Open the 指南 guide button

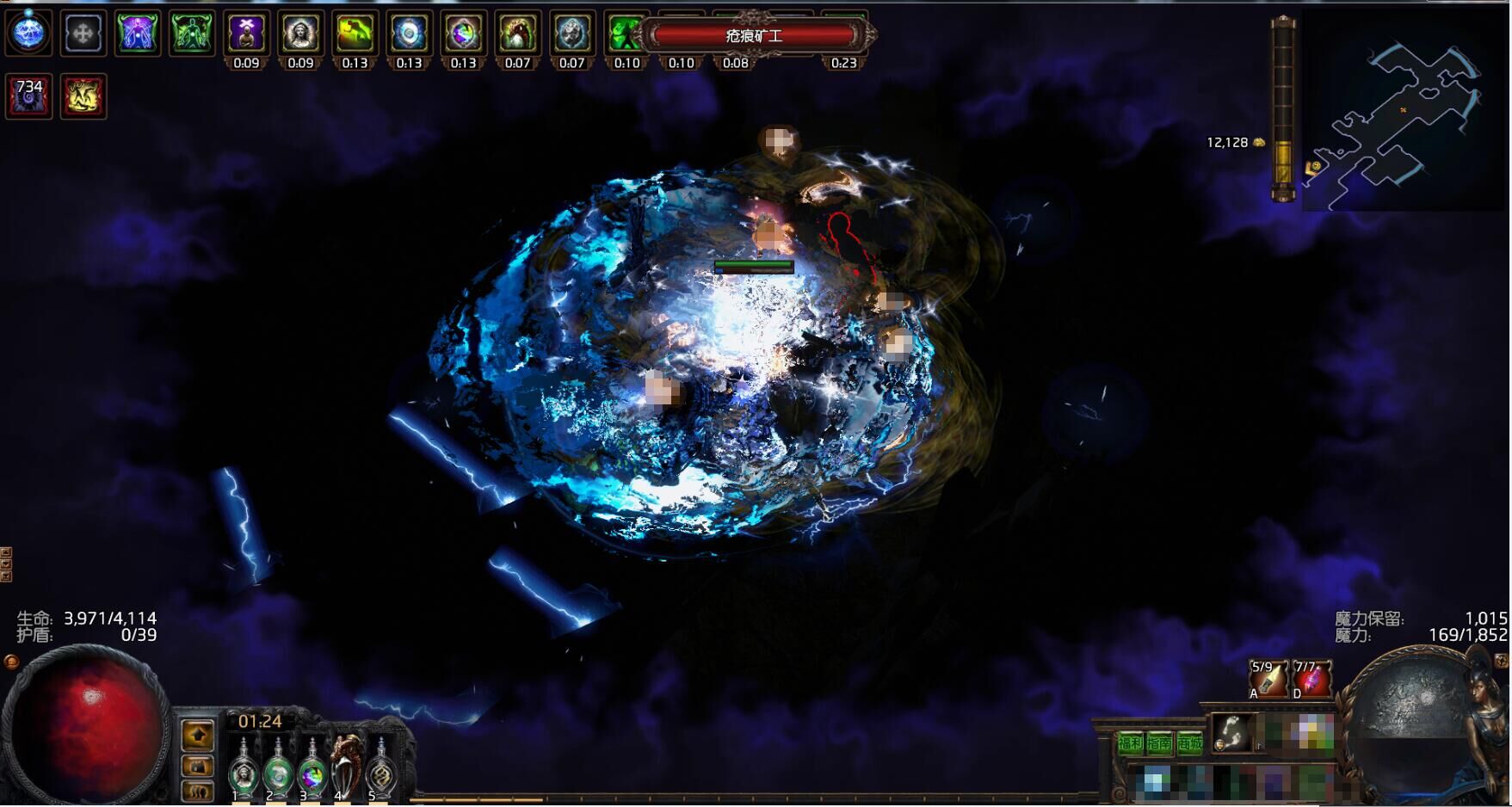point(1159,743)
